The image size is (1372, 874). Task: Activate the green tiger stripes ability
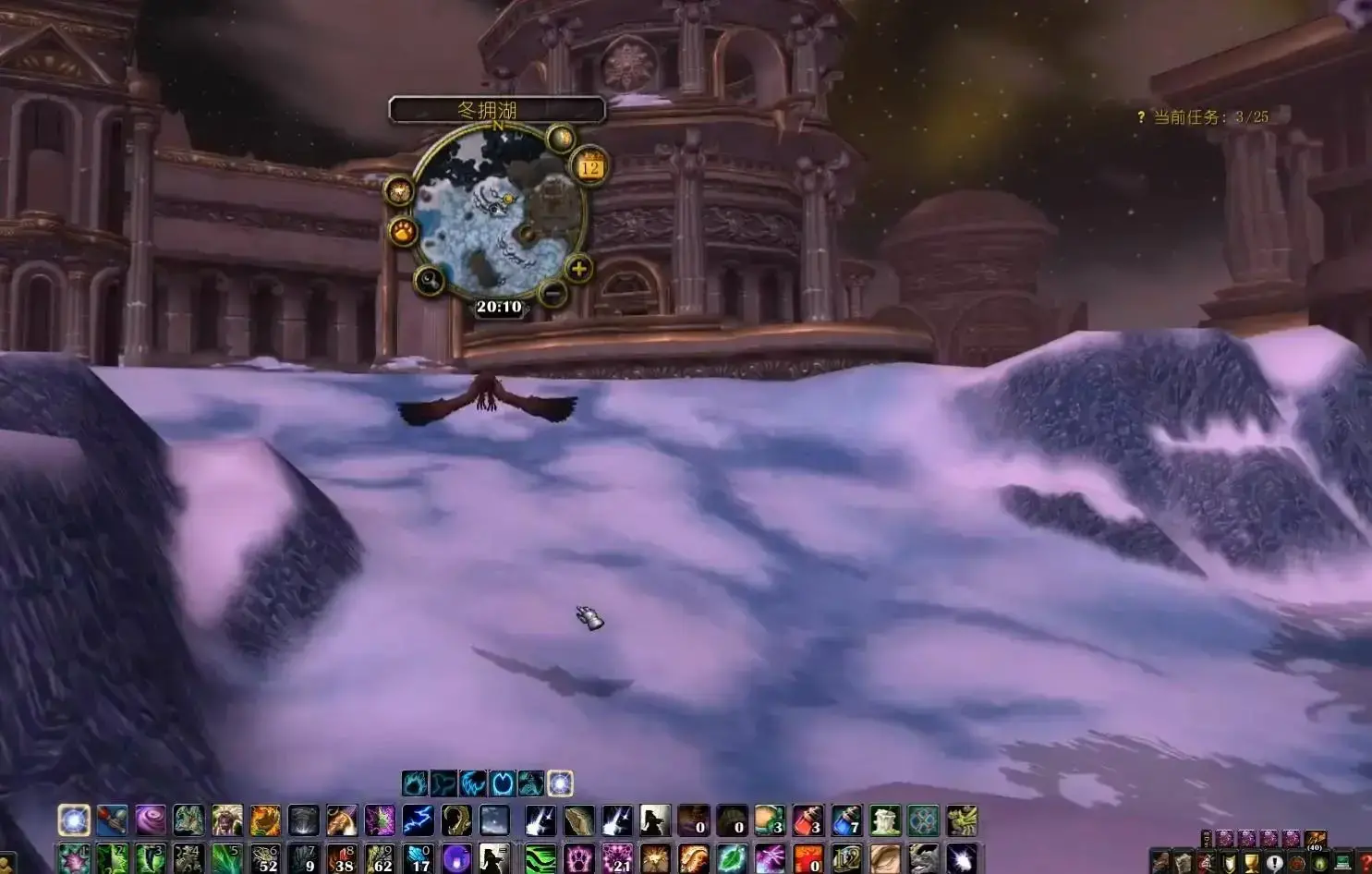(540, 858)
